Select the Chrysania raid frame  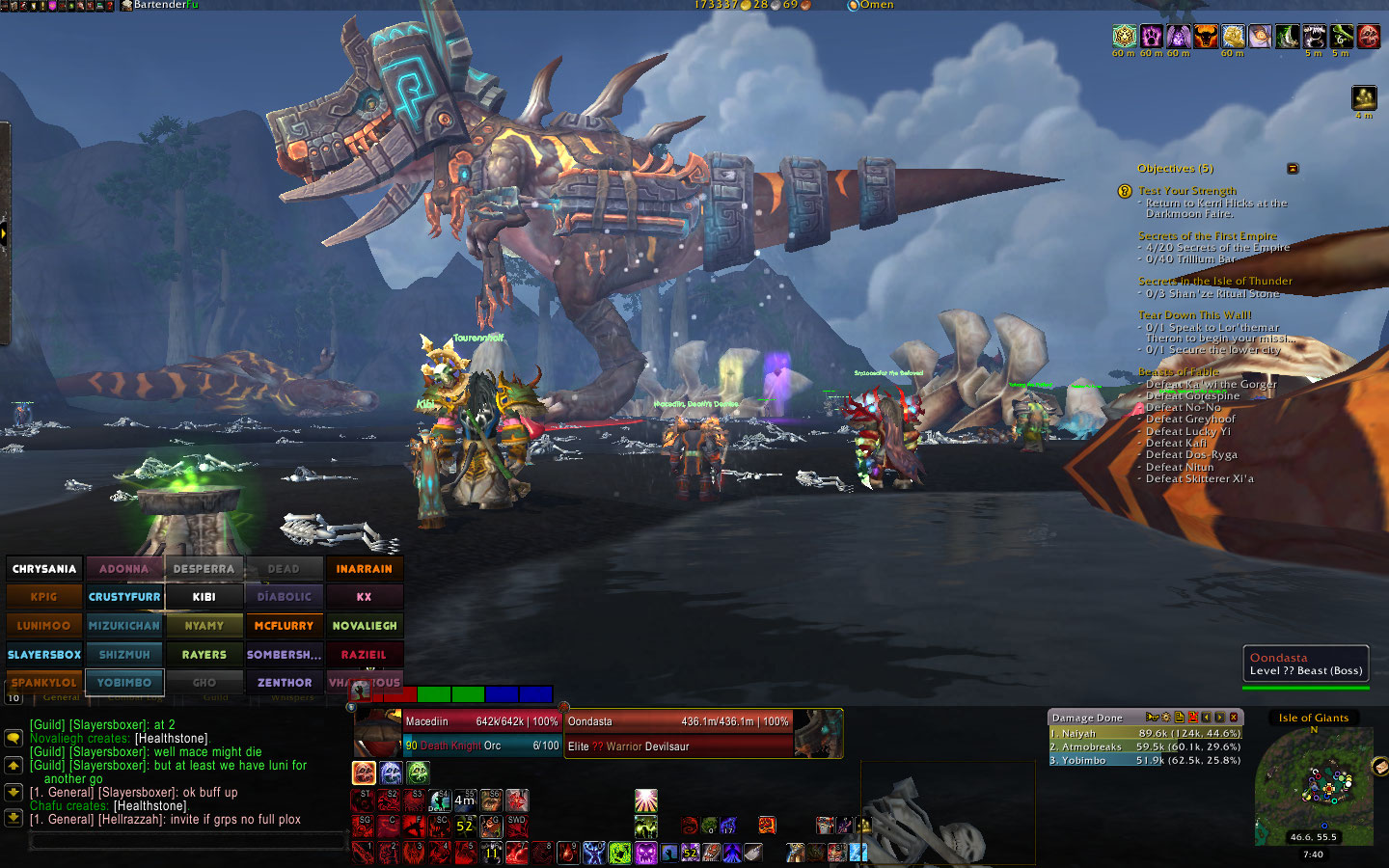44,569
